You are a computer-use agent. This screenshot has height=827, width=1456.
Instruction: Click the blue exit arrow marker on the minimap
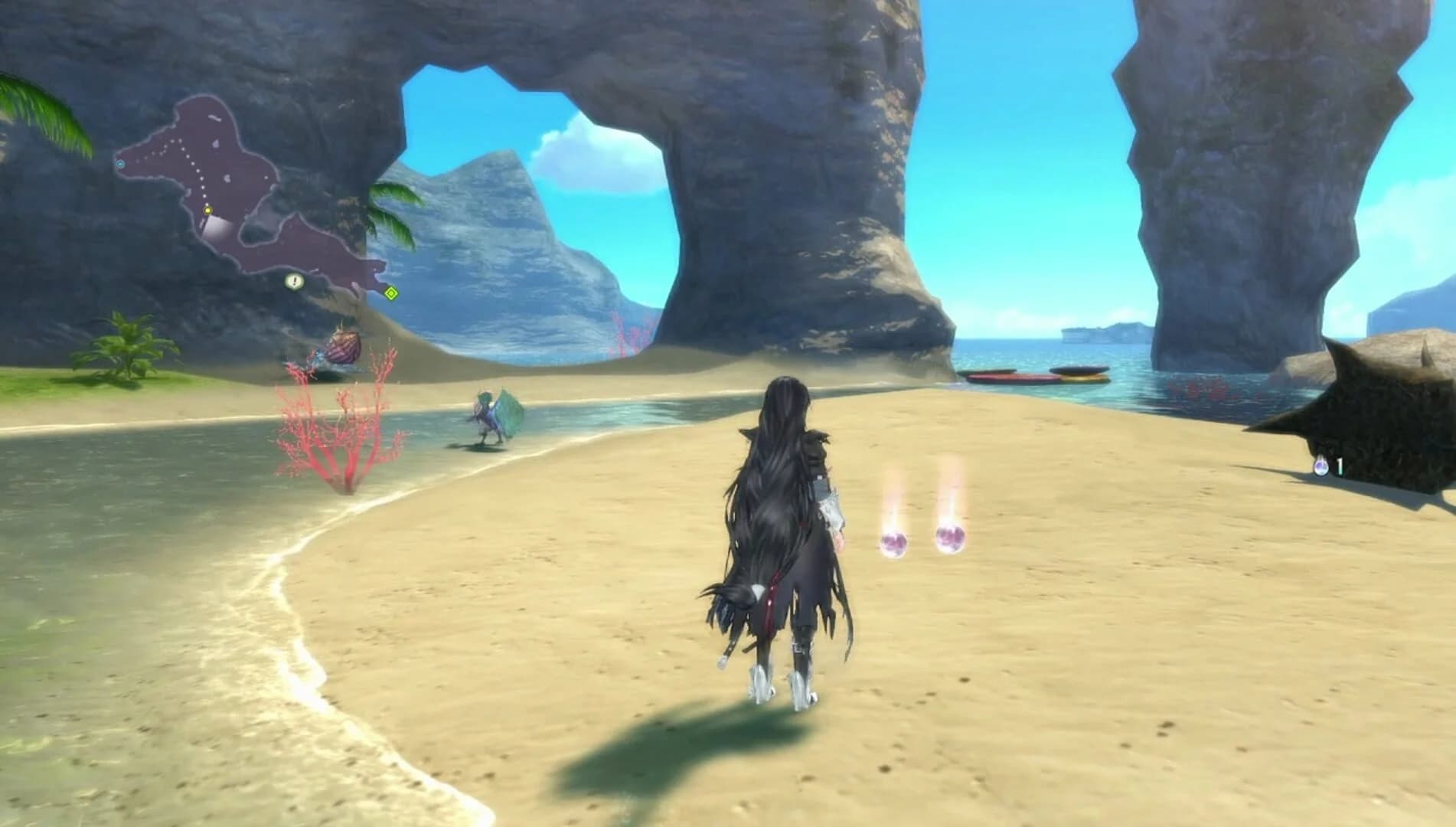click(121, 164)
